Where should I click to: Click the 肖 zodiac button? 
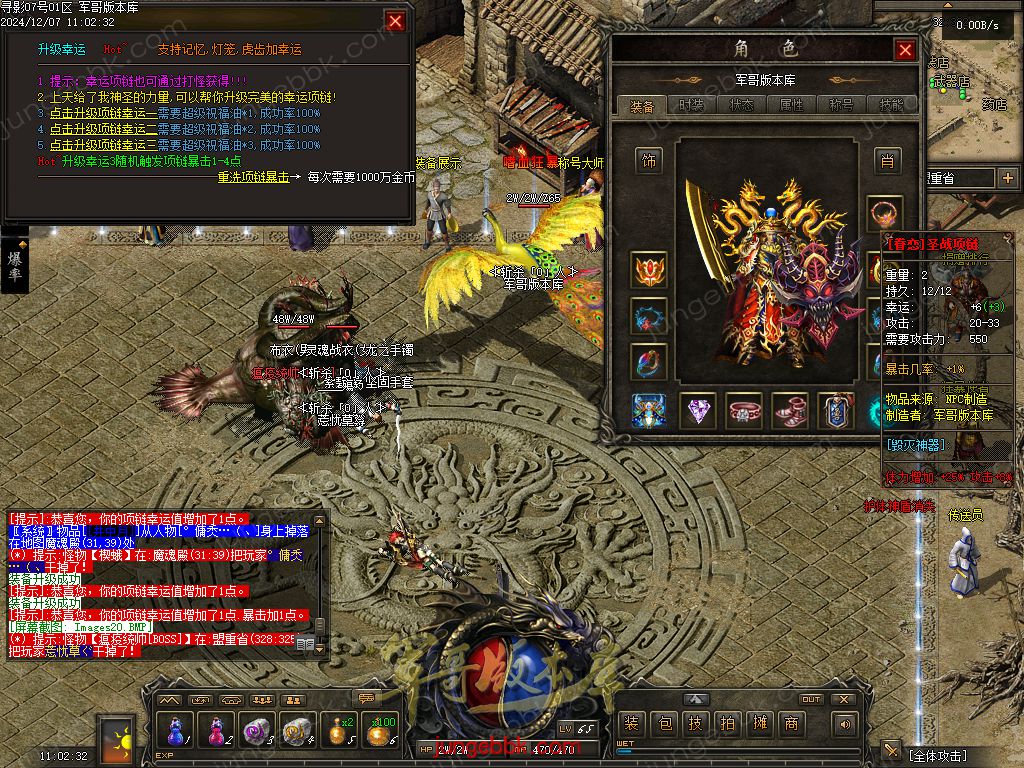pyautogui.click(x=885, y=160)
